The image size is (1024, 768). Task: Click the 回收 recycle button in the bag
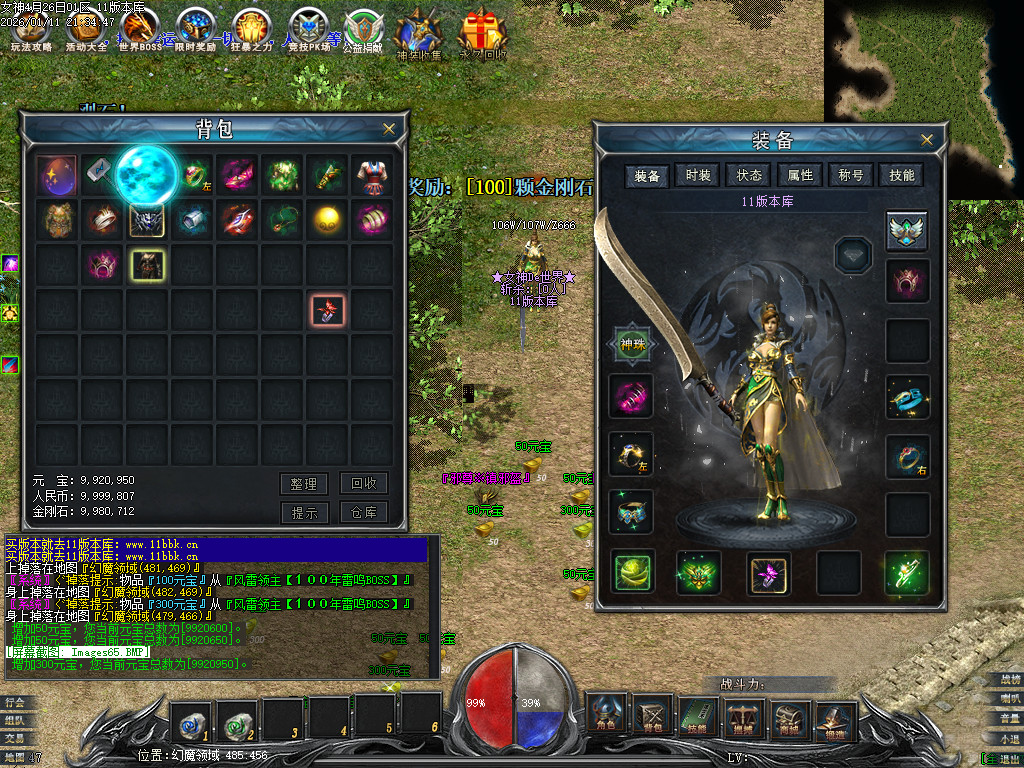coord(363,483)
